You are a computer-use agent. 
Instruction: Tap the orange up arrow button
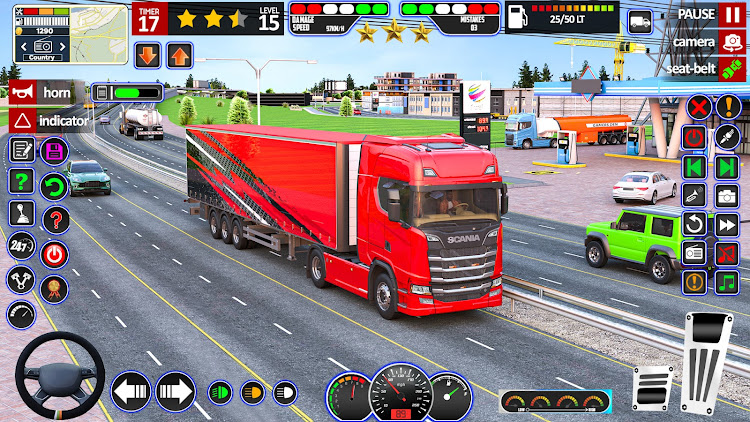click(179, 55)
